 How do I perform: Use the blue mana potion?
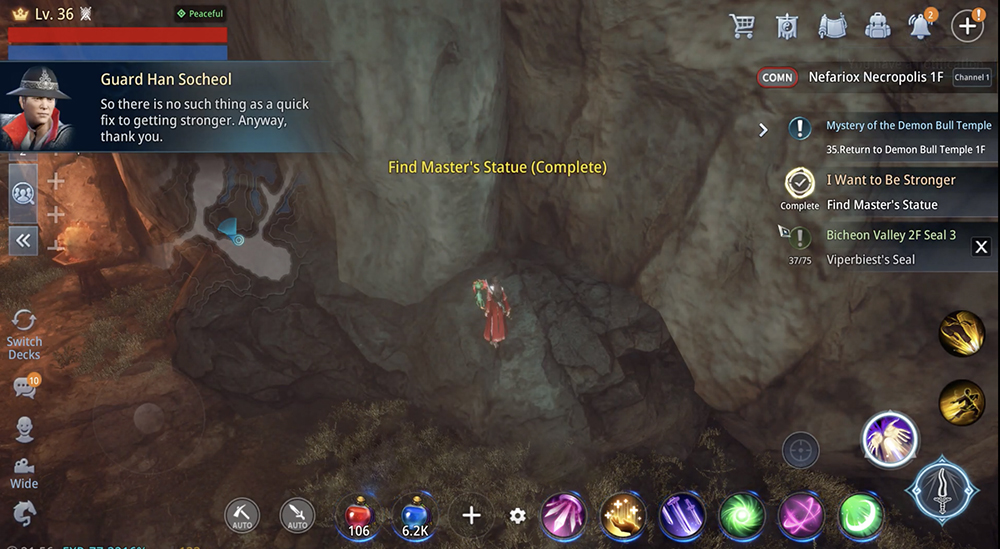coord(413,515)
